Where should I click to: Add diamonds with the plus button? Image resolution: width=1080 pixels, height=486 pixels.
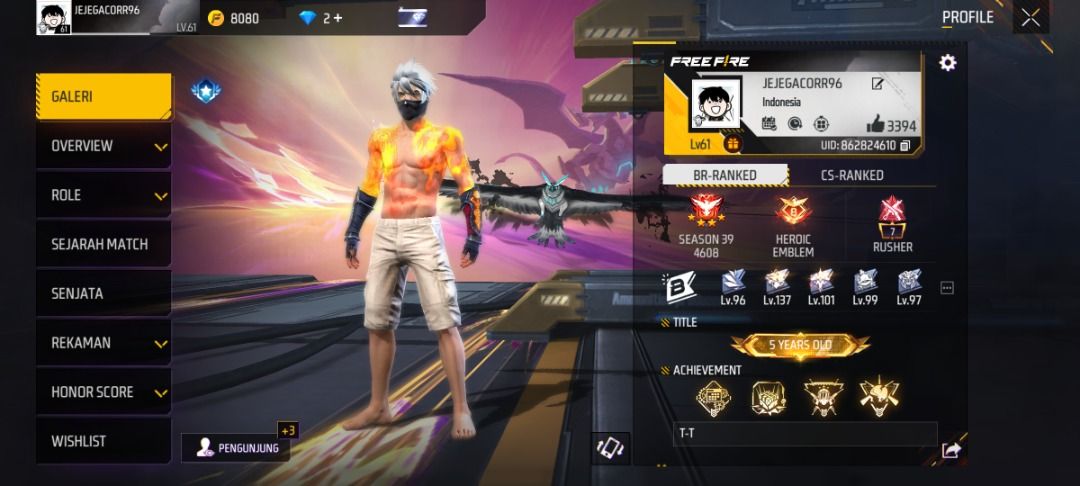click(338, 18)
